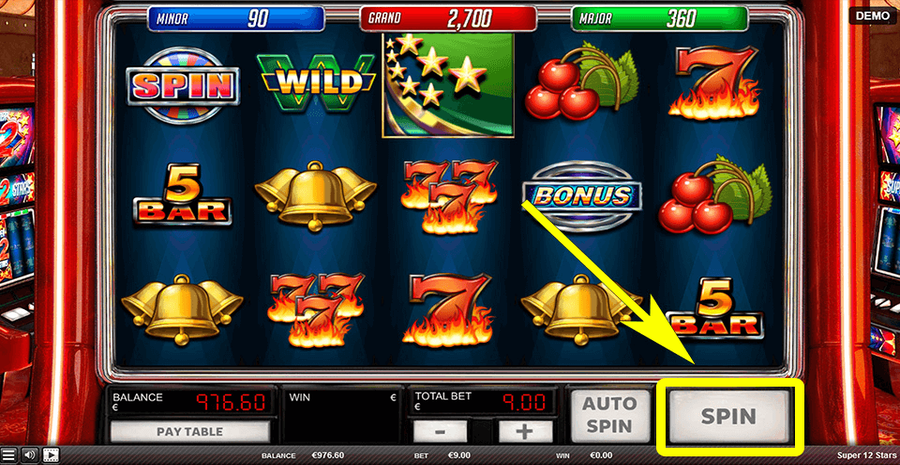Click the film-strip play icon

(x=50, y=455)
